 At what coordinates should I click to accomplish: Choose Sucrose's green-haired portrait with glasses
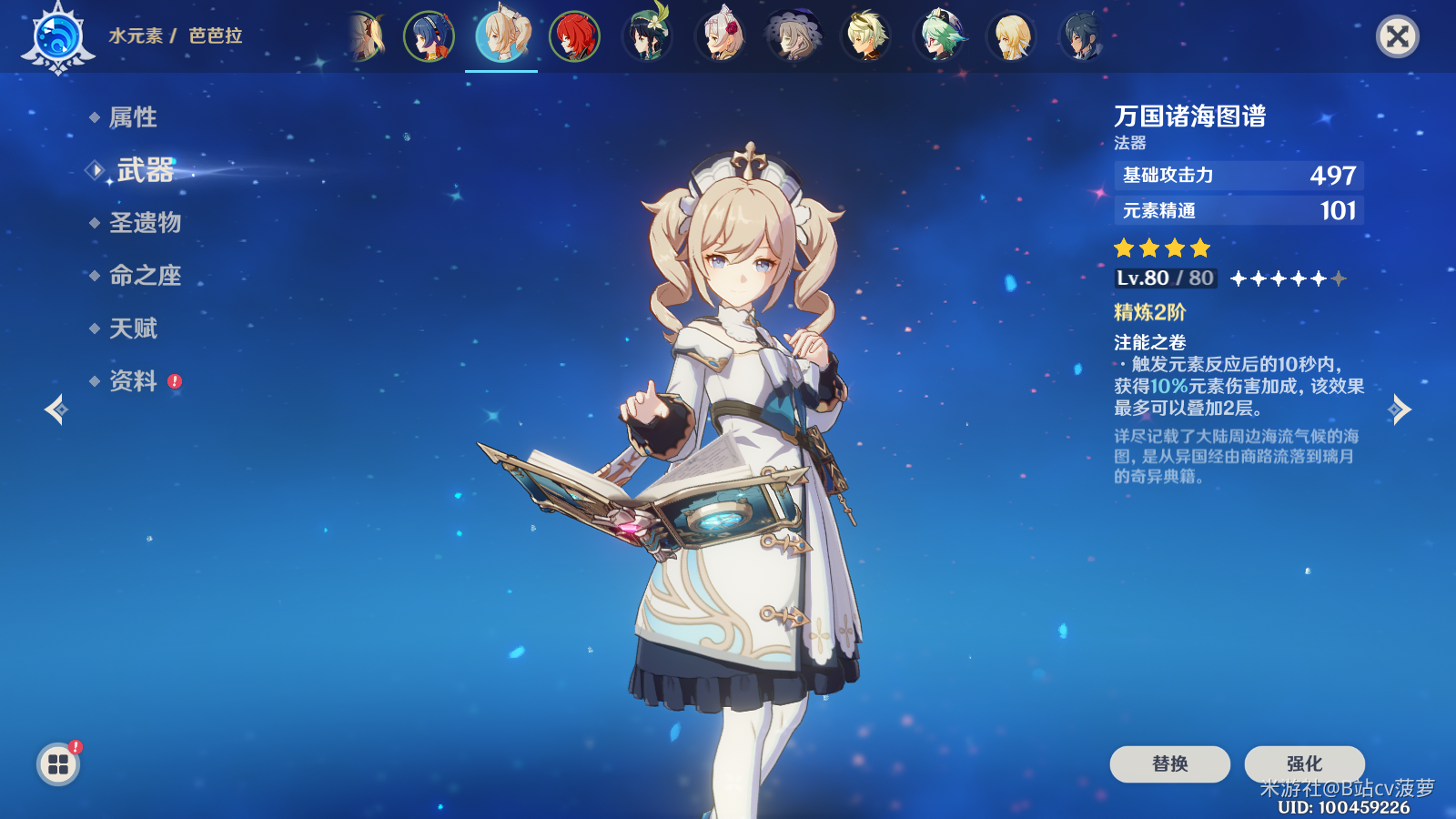click(x=938, y=36)
